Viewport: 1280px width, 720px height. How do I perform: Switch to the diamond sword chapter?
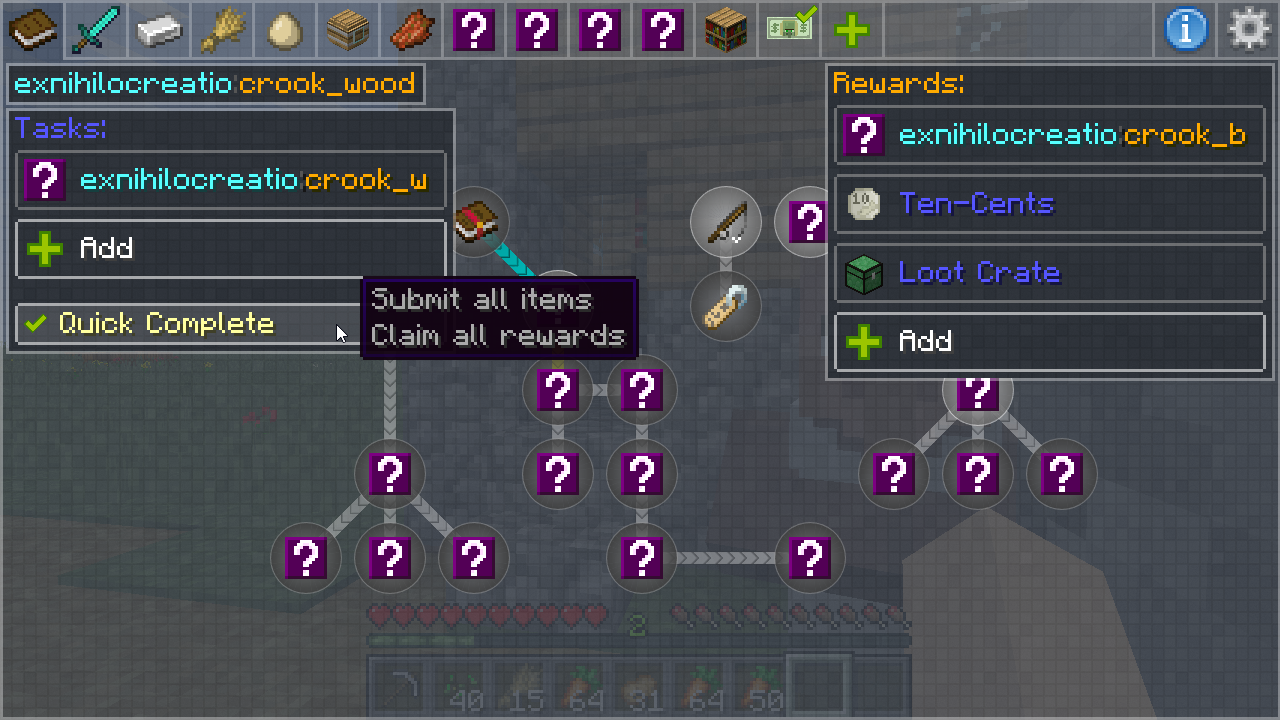(96, 29)
